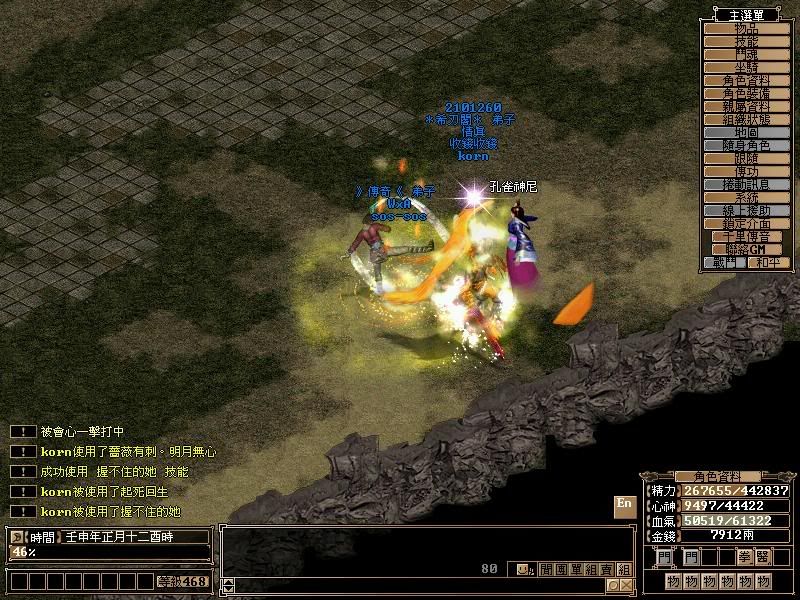The width and height of the screenshot is (800, 600).
Task: Select the 拳 (Fist) skill slot
Action: pos(743,557)
